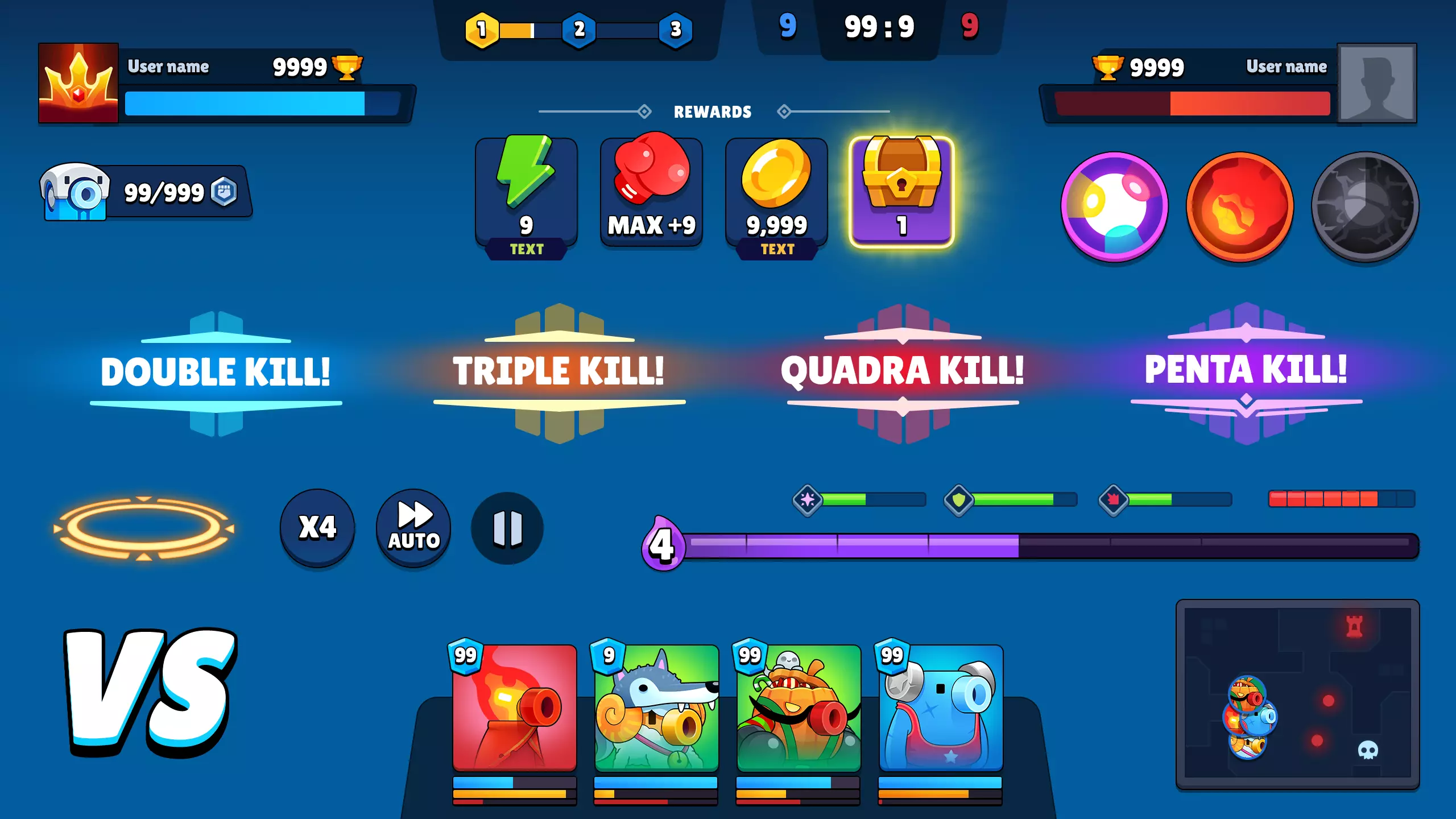
Task: Pick the pumpkin pirate hero card
Action: (x=799, y=708)
